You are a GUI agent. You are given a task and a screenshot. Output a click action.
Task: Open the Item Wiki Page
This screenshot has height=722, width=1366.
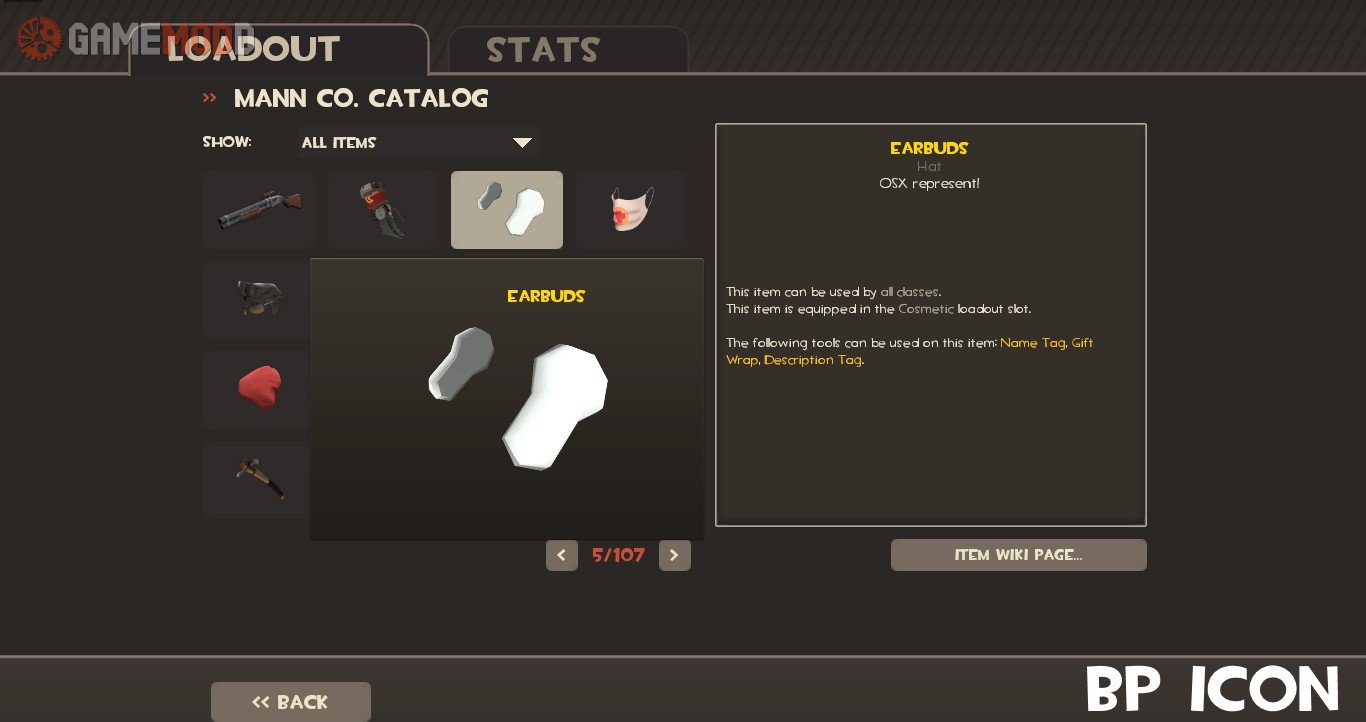point(1018,555)
